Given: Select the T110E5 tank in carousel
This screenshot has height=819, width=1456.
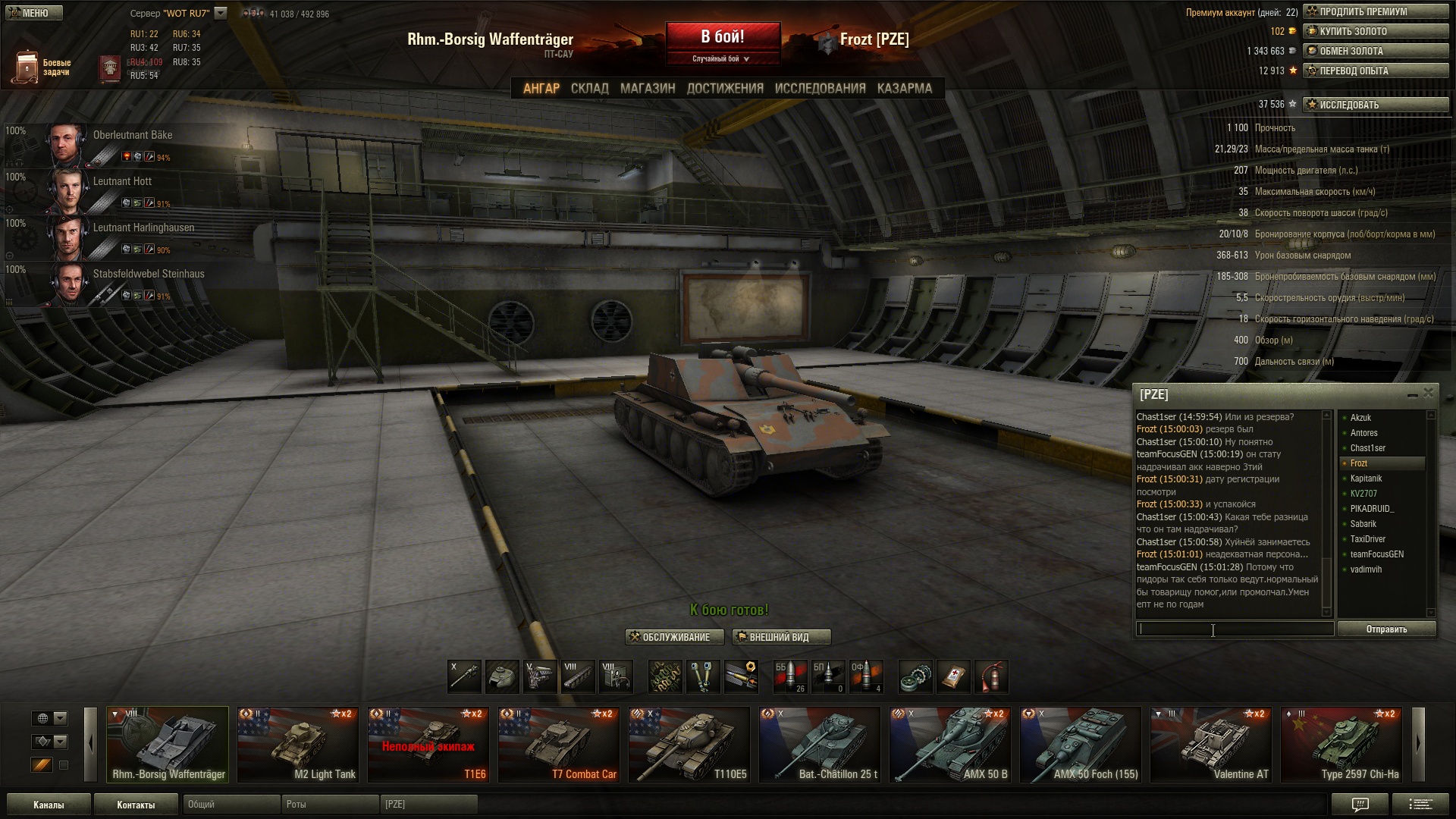Looking at the screenshot, I should (689, 744).
